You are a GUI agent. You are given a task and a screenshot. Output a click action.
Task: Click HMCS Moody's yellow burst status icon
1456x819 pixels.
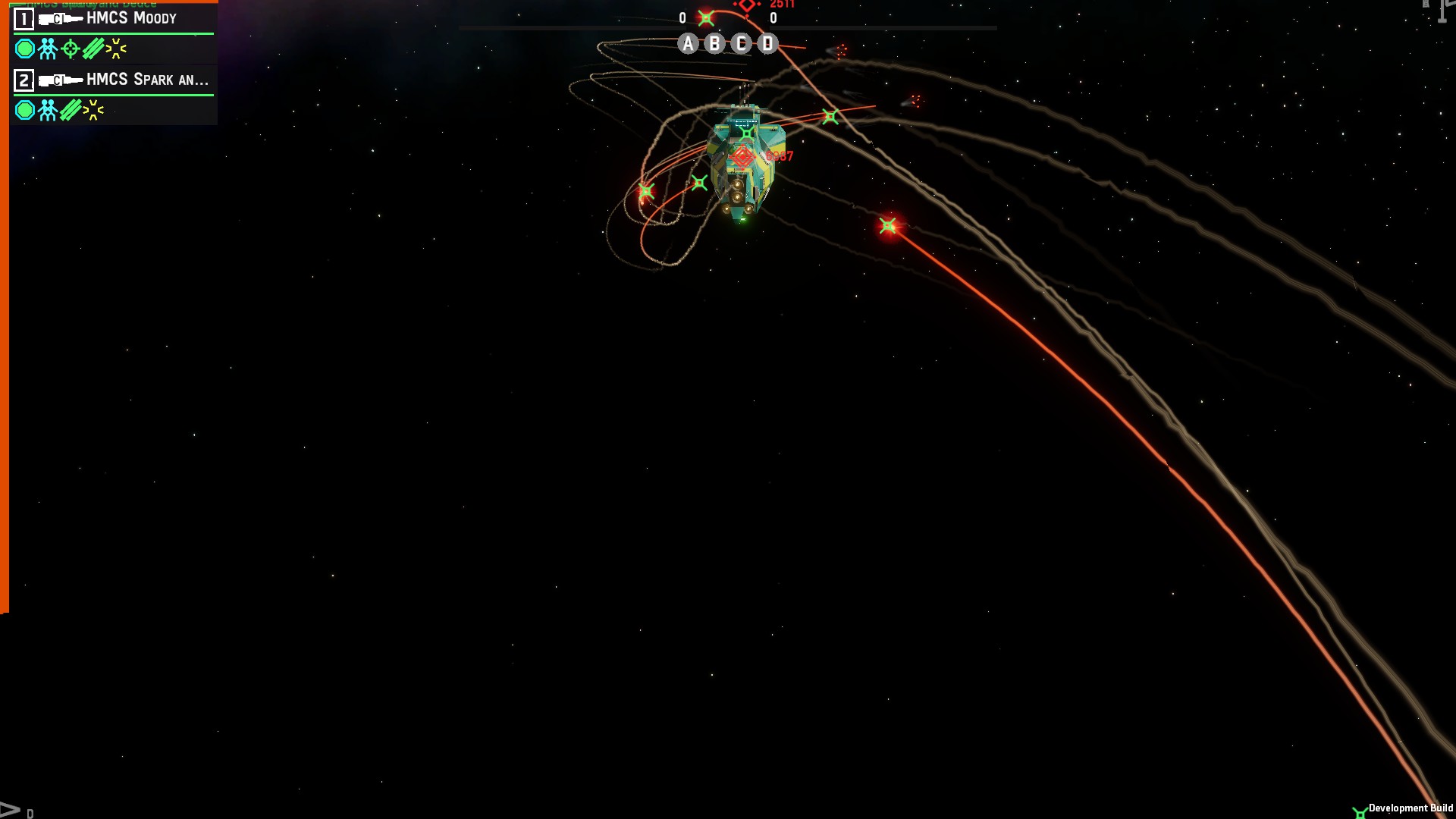(x=116, y=49)
